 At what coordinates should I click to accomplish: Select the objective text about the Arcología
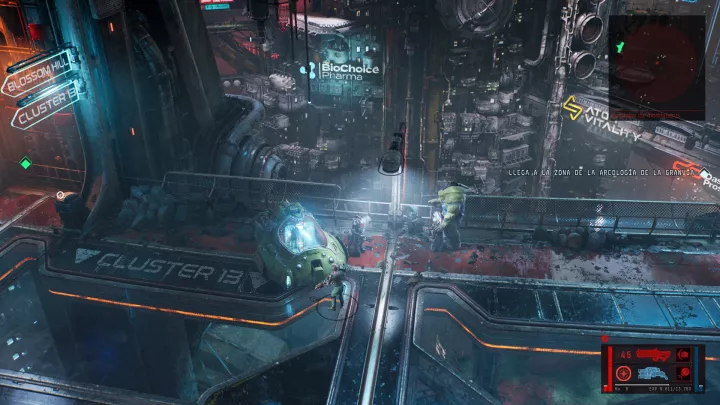(x=586, y=172)
